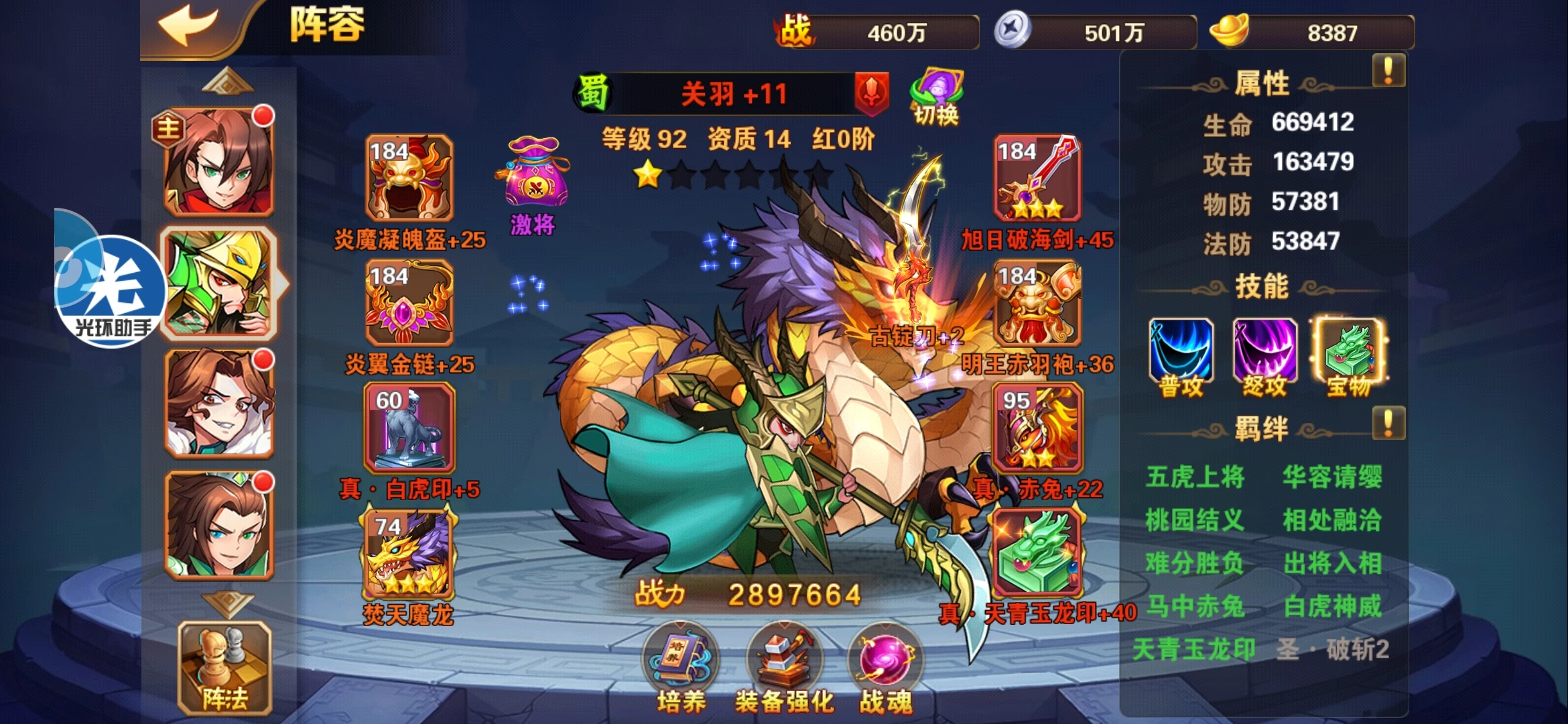Select the 旭日破海剑 sword slot

[x=1037, y=178]
